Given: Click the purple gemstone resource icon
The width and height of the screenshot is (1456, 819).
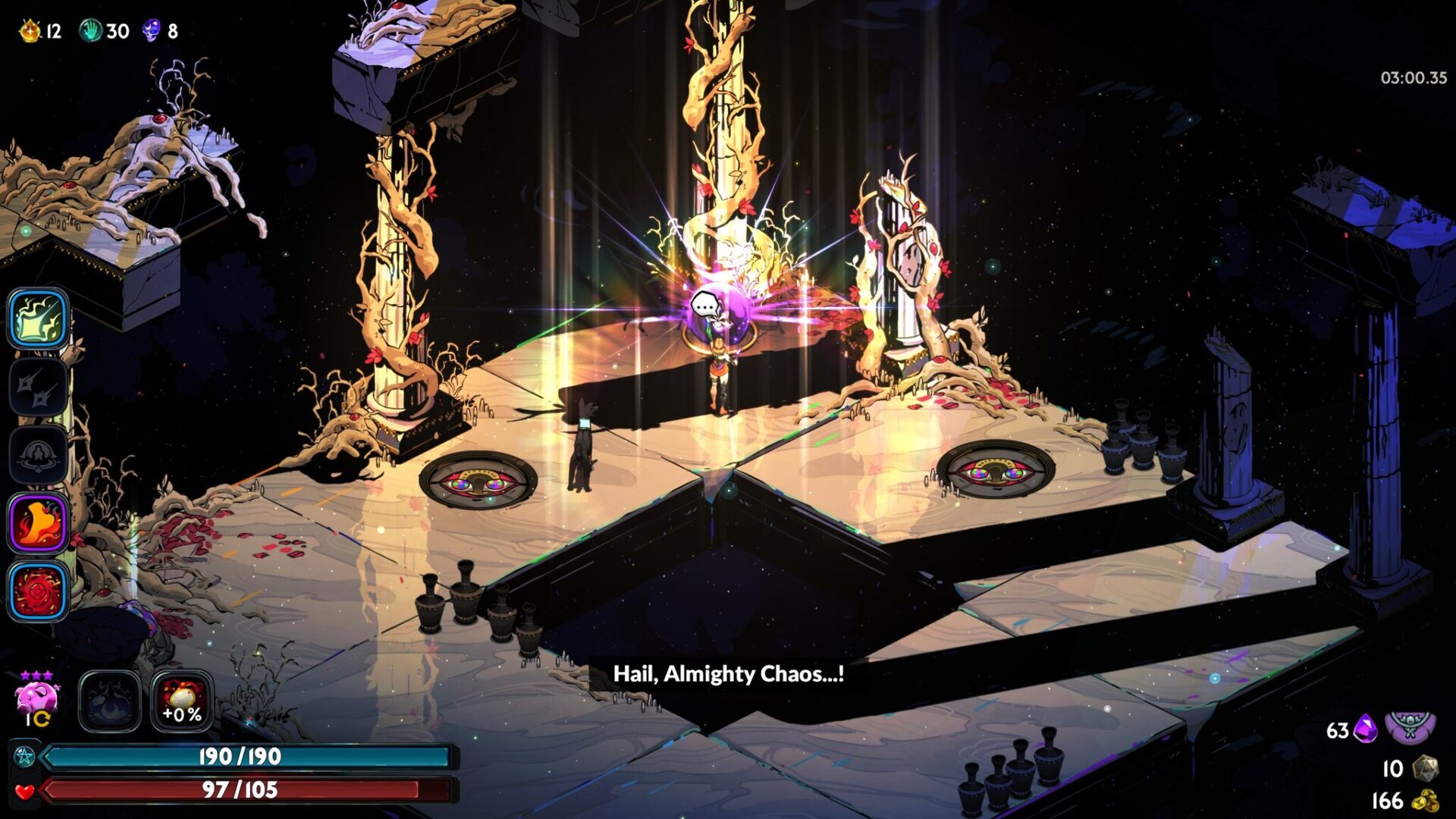Looking at the screenshot, I should 1366,730.
